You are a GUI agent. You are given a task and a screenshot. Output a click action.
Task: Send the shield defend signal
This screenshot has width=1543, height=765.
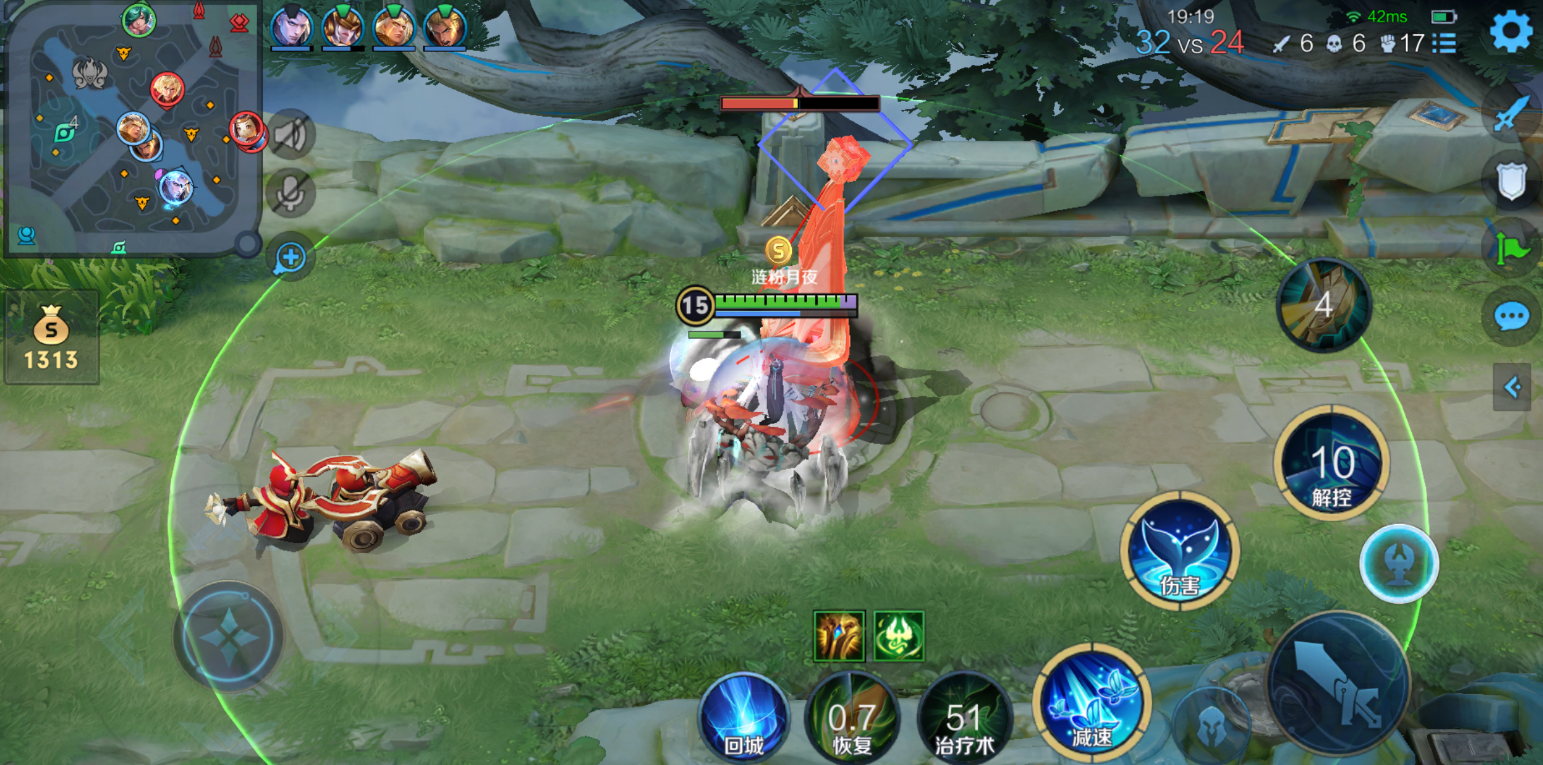pos(1510,181)
